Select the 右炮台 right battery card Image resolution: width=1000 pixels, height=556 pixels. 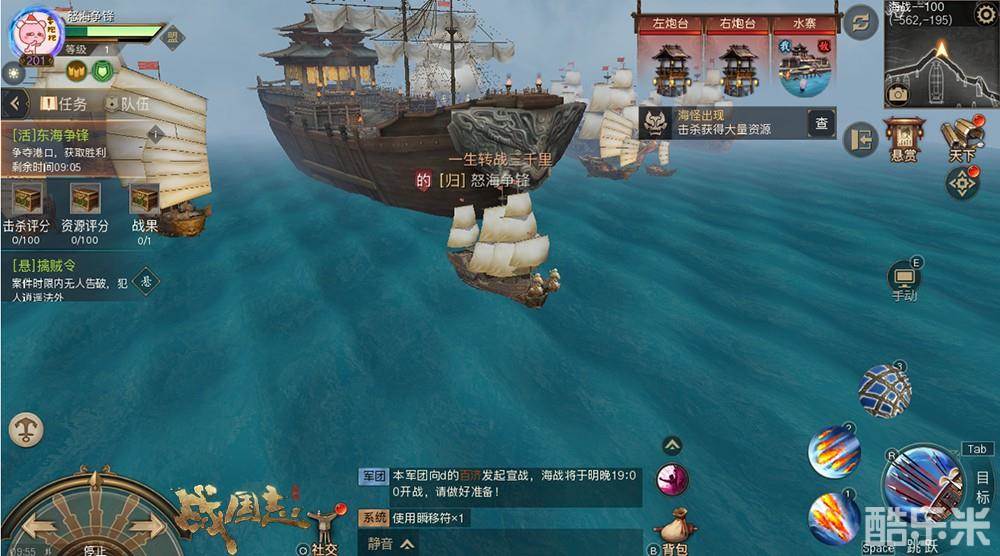click(x=738, y=58)
